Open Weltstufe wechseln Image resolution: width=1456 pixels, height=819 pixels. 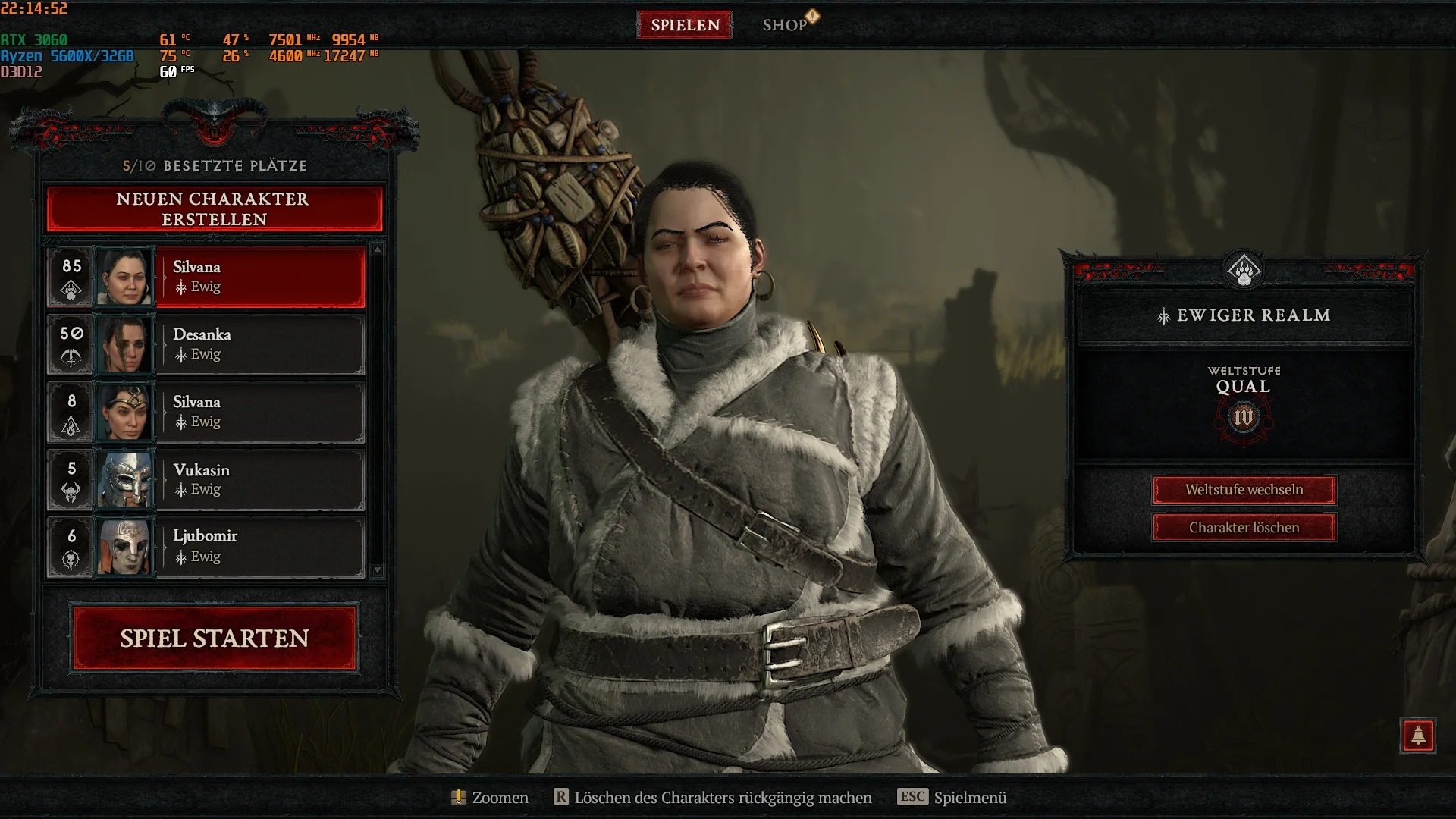point(1244,490)
